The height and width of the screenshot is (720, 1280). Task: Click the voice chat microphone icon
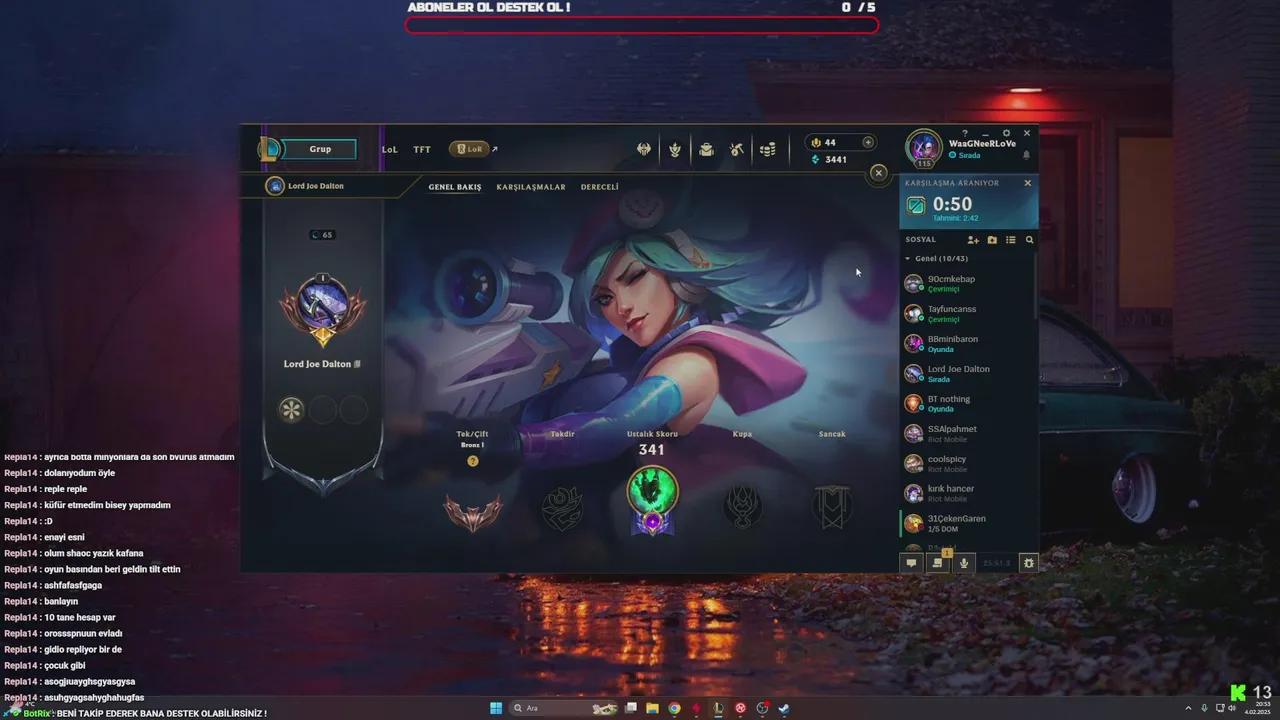coord(963,563)
